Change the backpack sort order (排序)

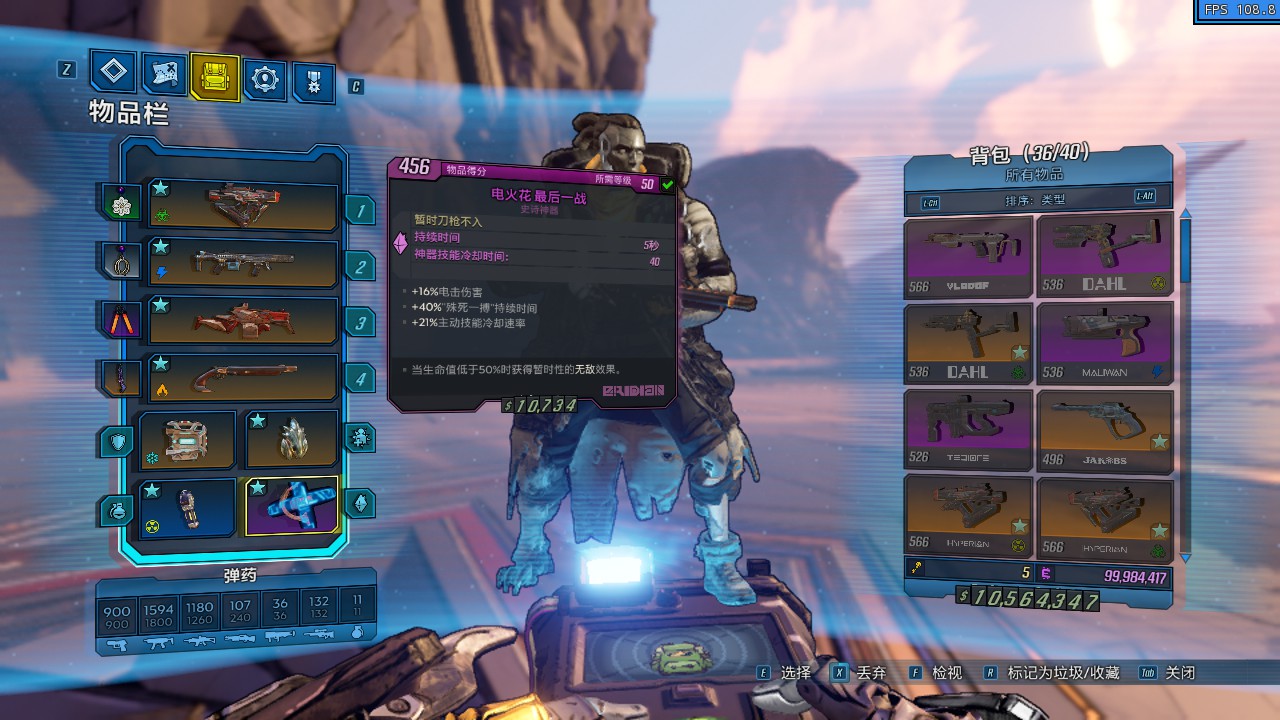1037,199
